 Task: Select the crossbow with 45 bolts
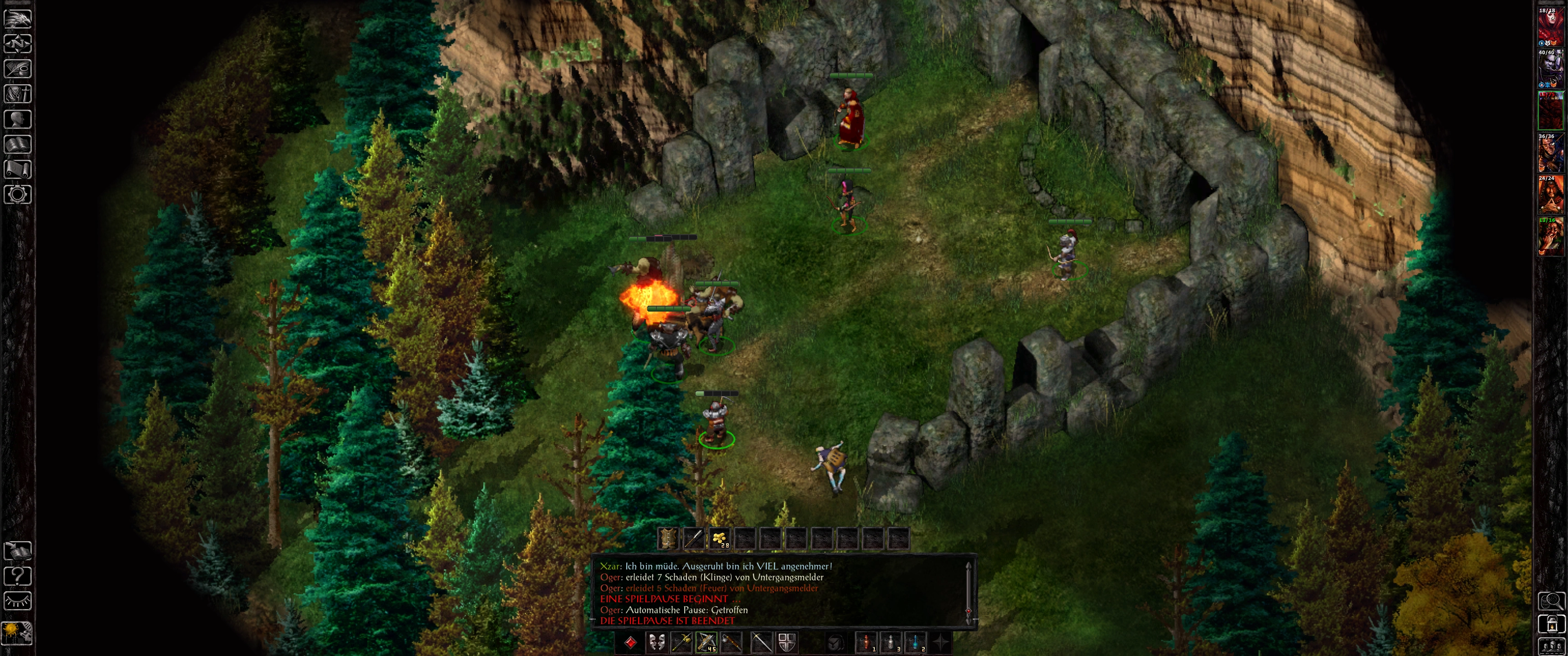click(706, 642)
